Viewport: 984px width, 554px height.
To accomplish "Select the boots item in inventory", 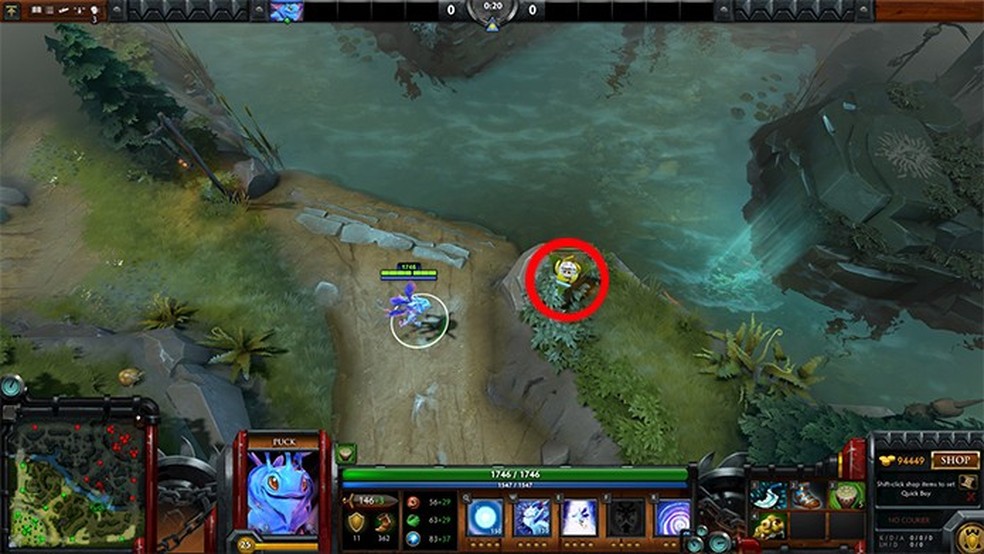I will coord(808,494).
